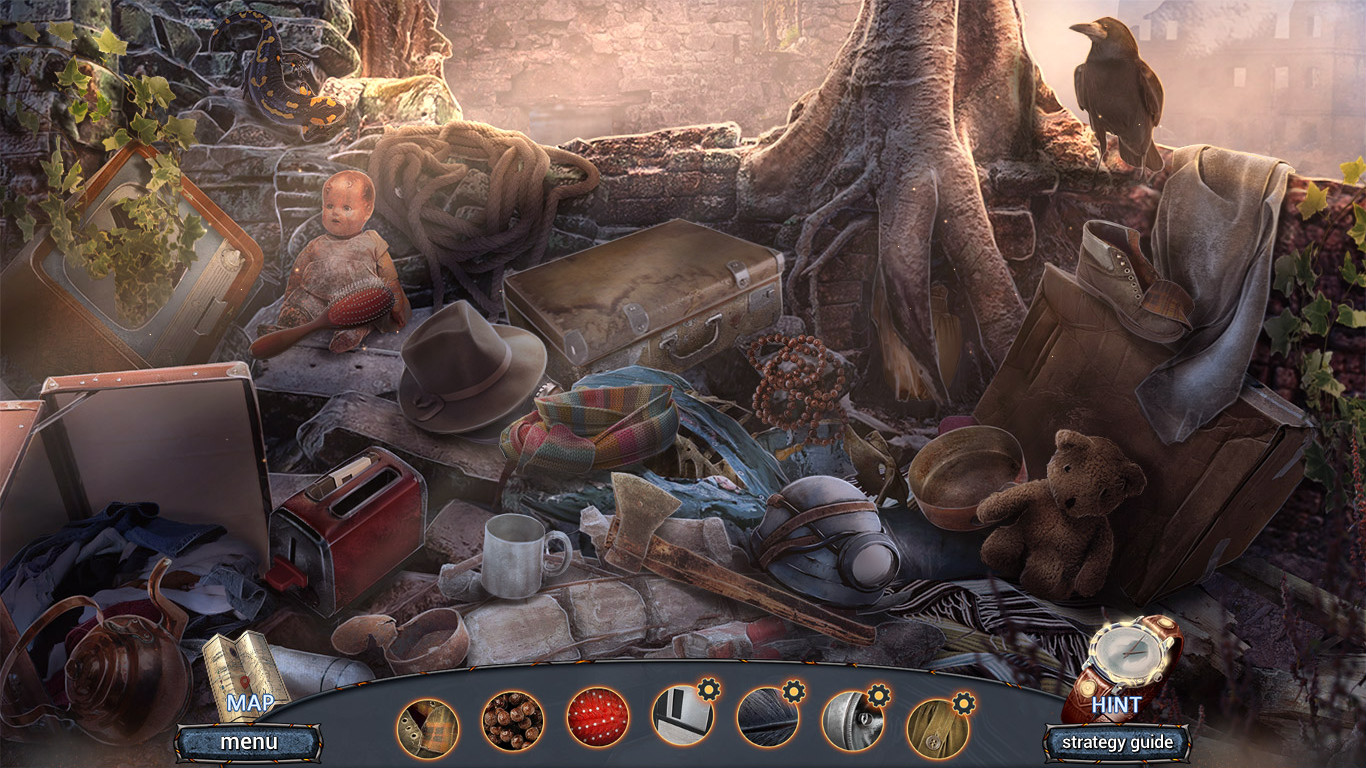Open the strategy guide
The image size is (1366, 768).
coord(1116,742)
